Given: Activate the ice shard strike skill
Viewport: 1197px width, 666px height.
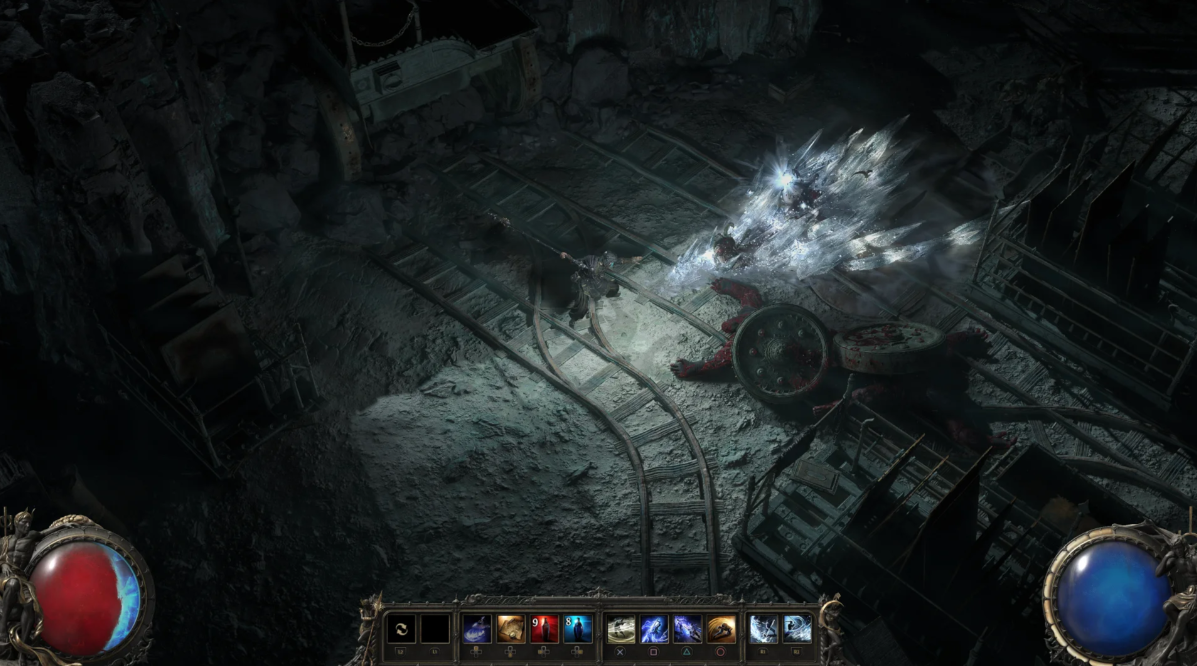Looking at the screenshot, I should click(764, 628).
